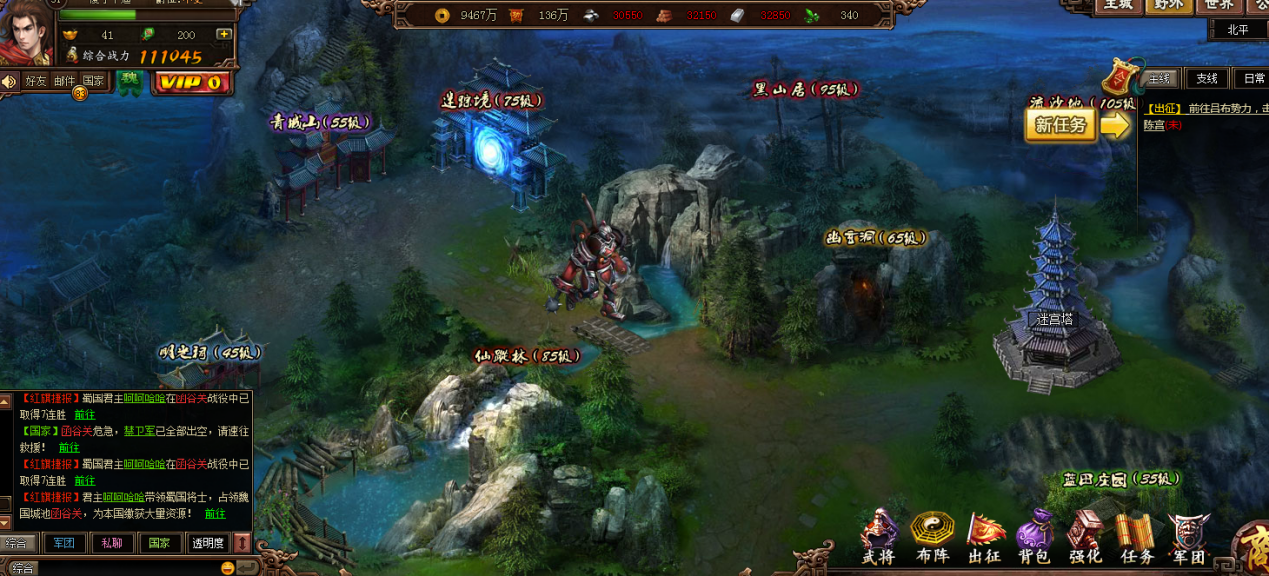Click the red VIP 0 button
Image resolution: width=1269 pixels, height=576 pixels.
(x=191, y=83)
